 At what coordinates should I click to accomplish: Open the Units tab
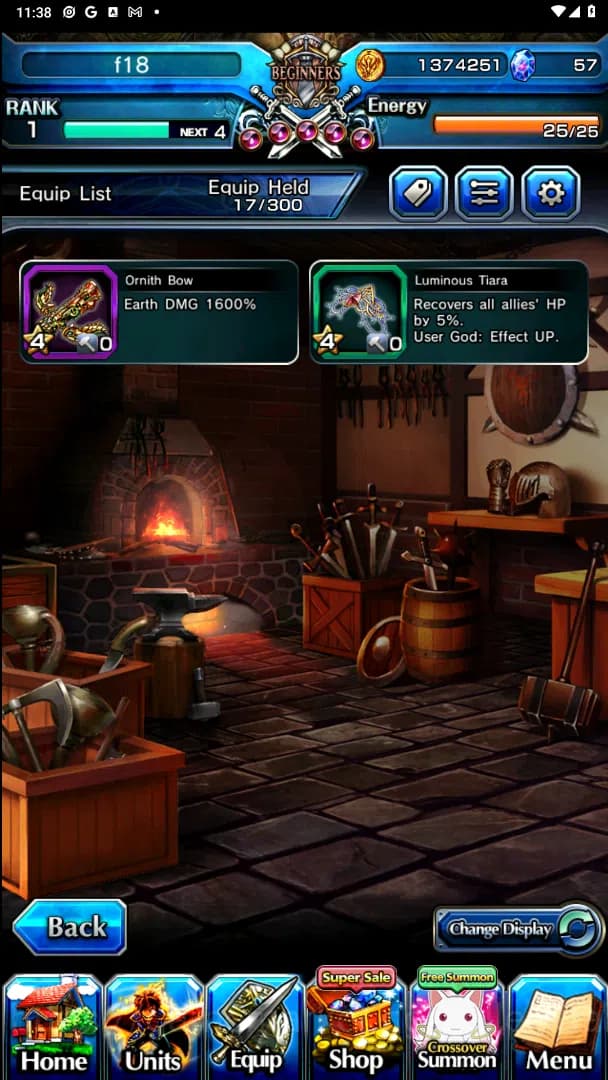(x=154, y=1025)
